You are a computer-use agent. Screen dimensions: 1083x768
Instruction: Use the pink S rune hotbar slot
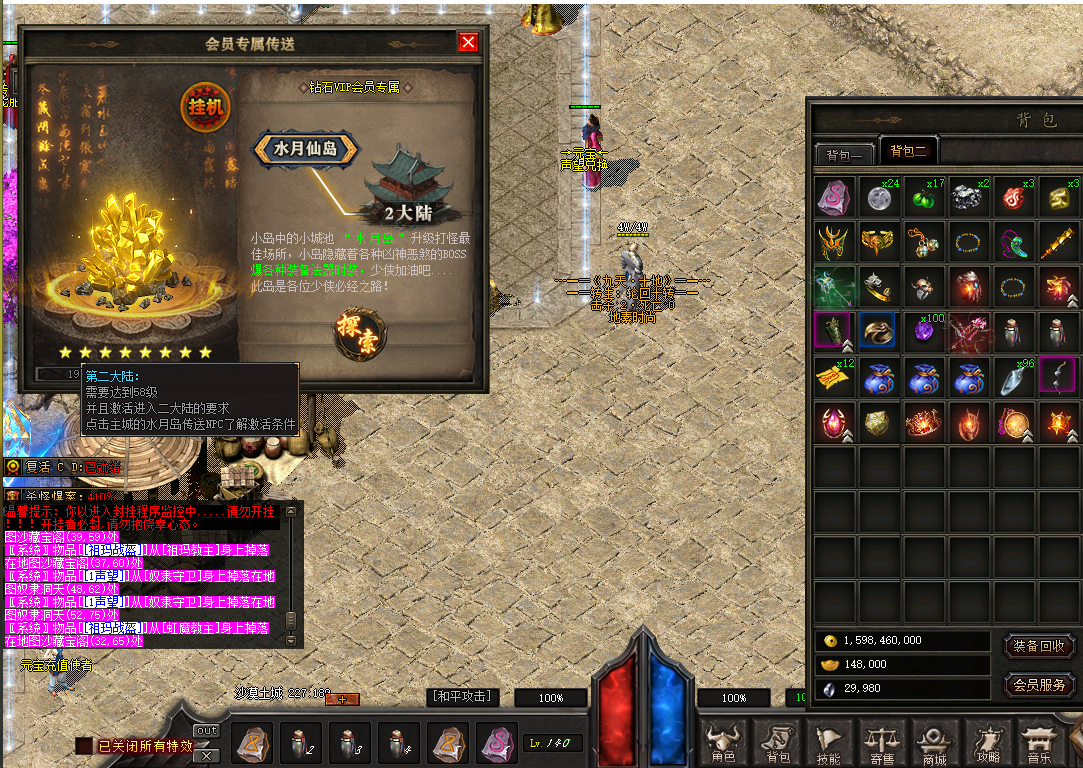[x=496, y=744]
